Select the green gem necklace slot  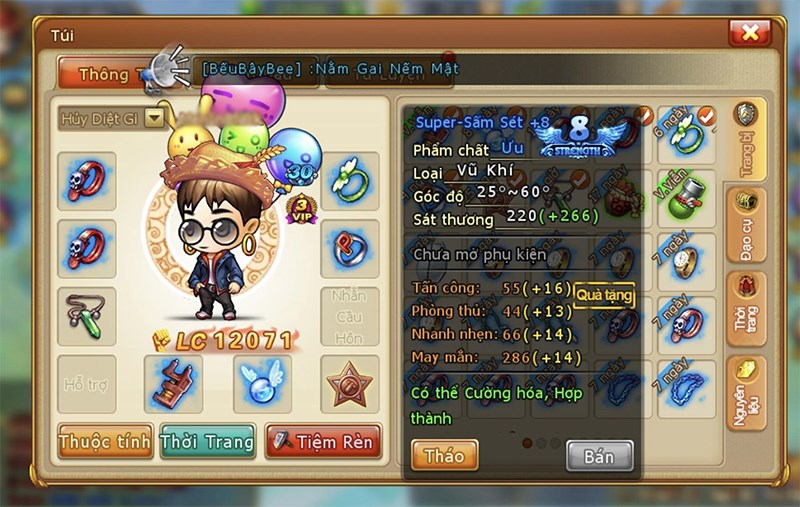87,315
